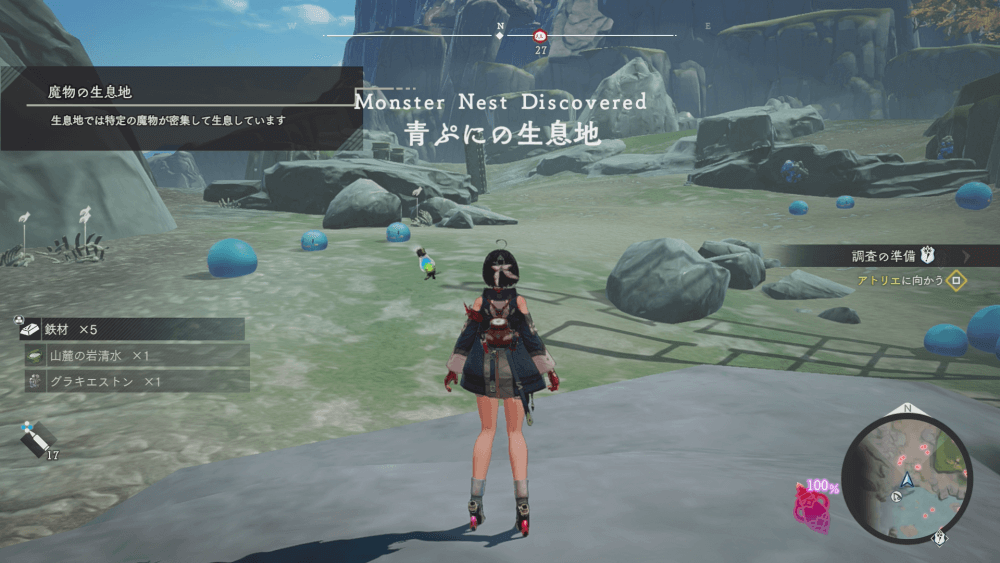The image size is (1000, 563).
Task: Click the red enemy marker on compass
Action: tap(541, 35)
